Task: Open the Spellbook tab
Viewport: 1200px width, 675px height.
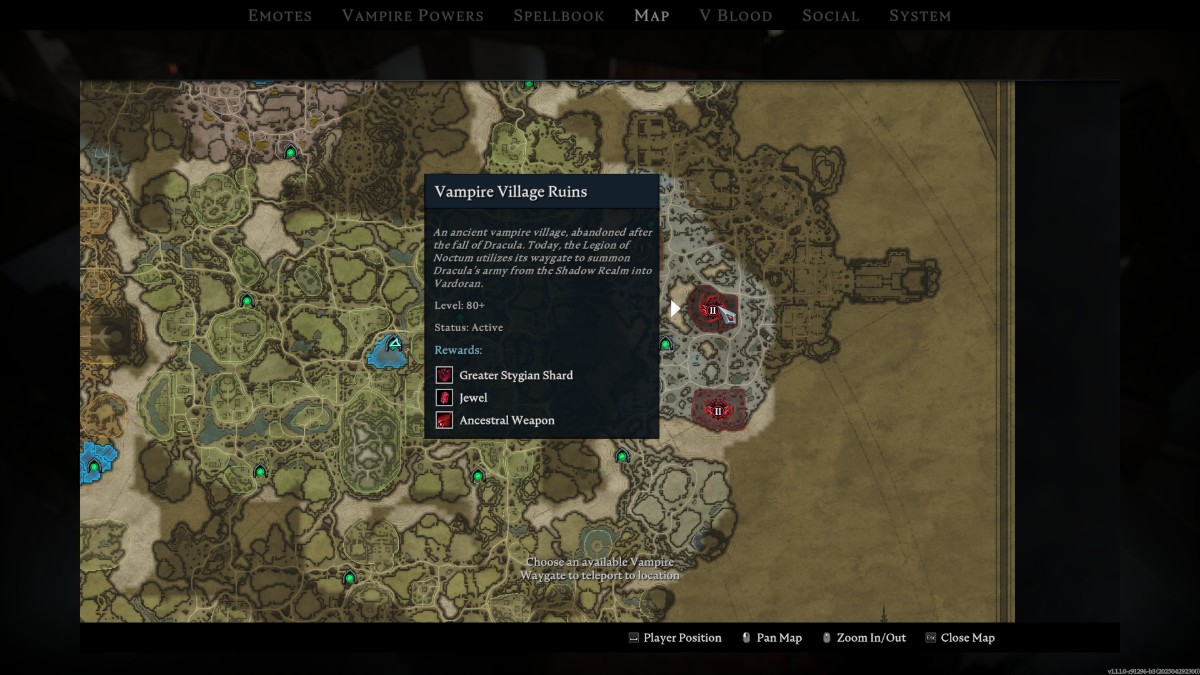Action: 558,16
